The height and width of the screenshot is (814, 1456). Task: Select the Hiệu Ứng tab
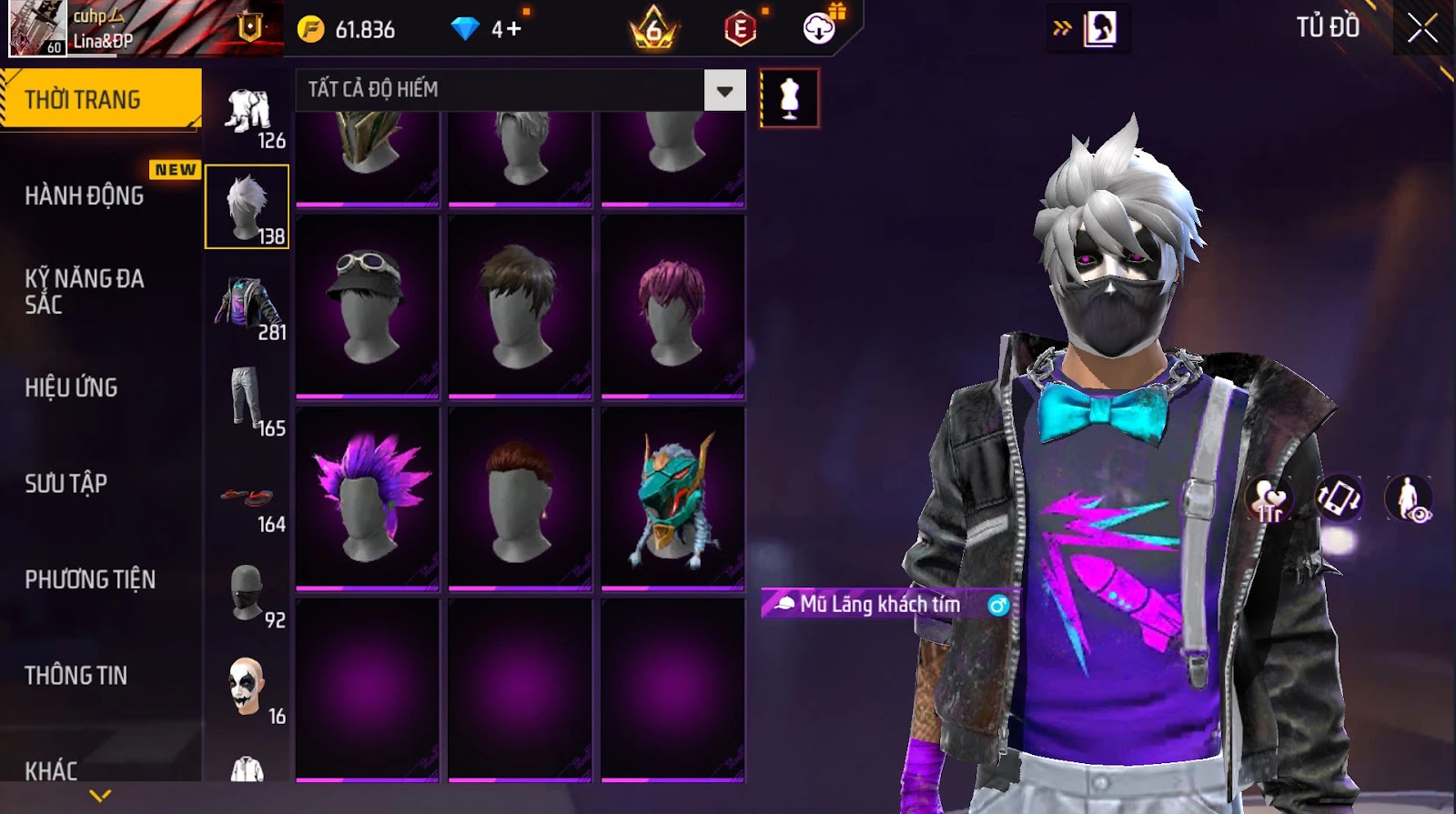[x=71, y=387]
